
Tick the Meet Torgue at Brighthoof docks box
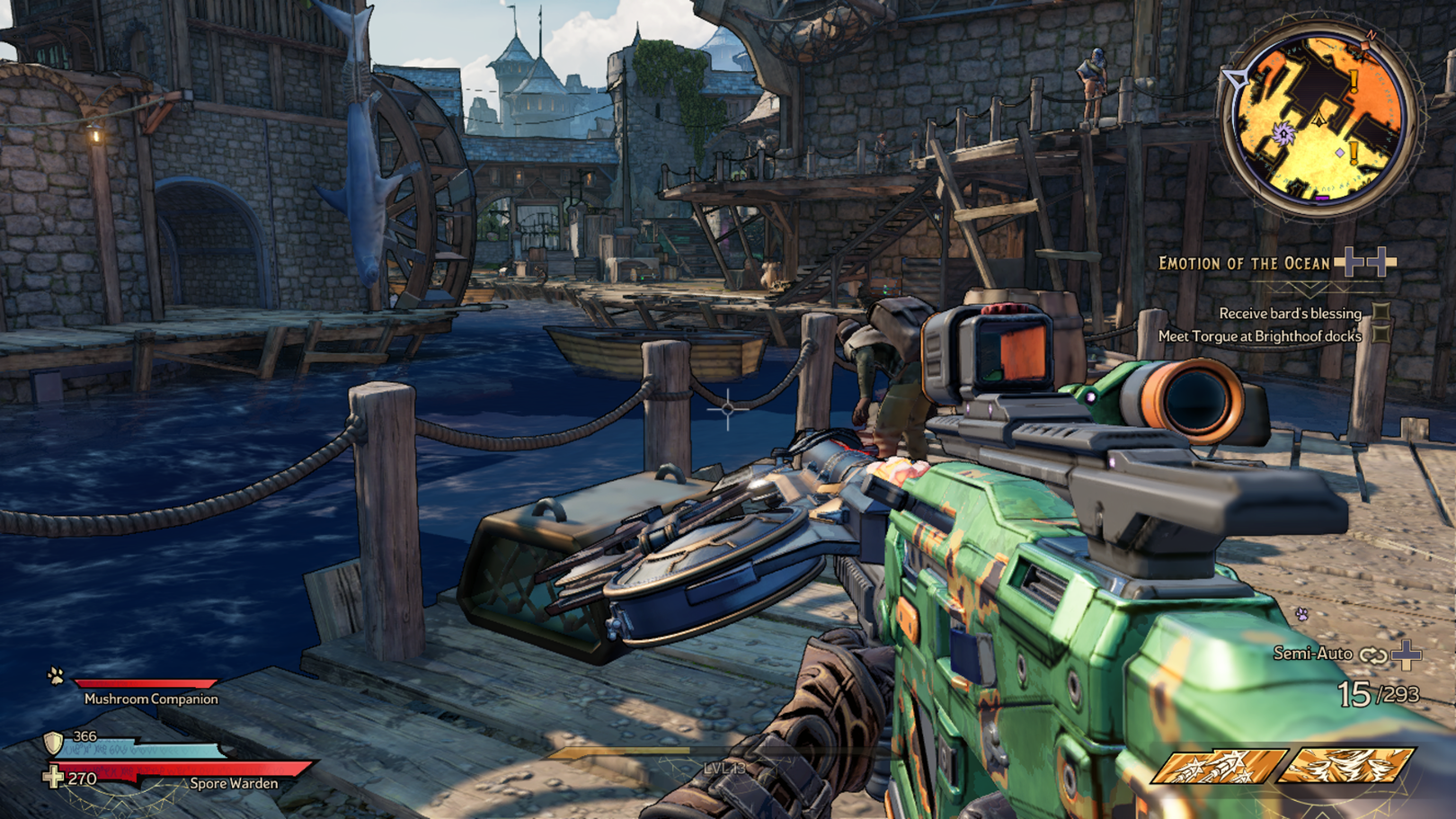pos(1381,335)
